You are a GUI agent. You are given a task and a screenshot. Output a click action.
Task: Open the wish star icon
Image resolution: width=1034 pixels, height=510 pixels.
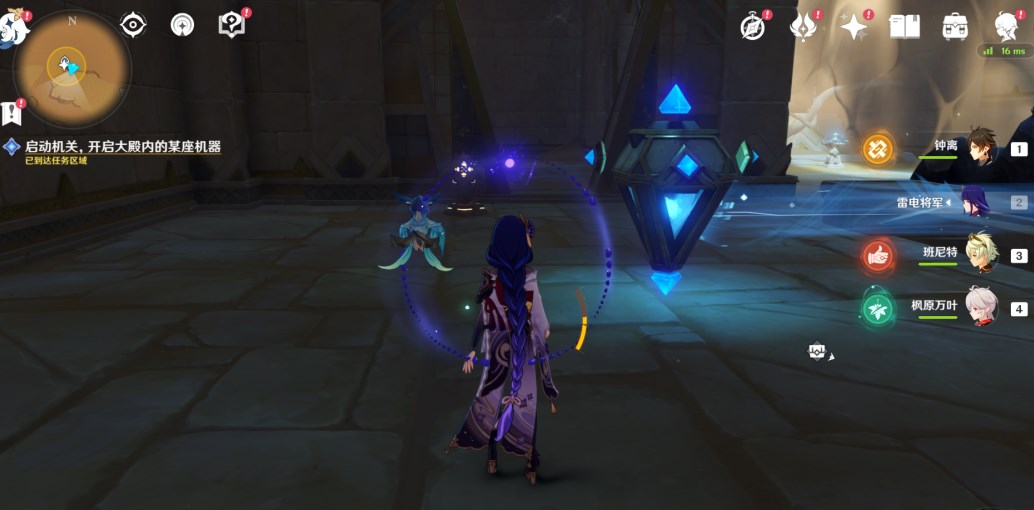click(854, 27)
